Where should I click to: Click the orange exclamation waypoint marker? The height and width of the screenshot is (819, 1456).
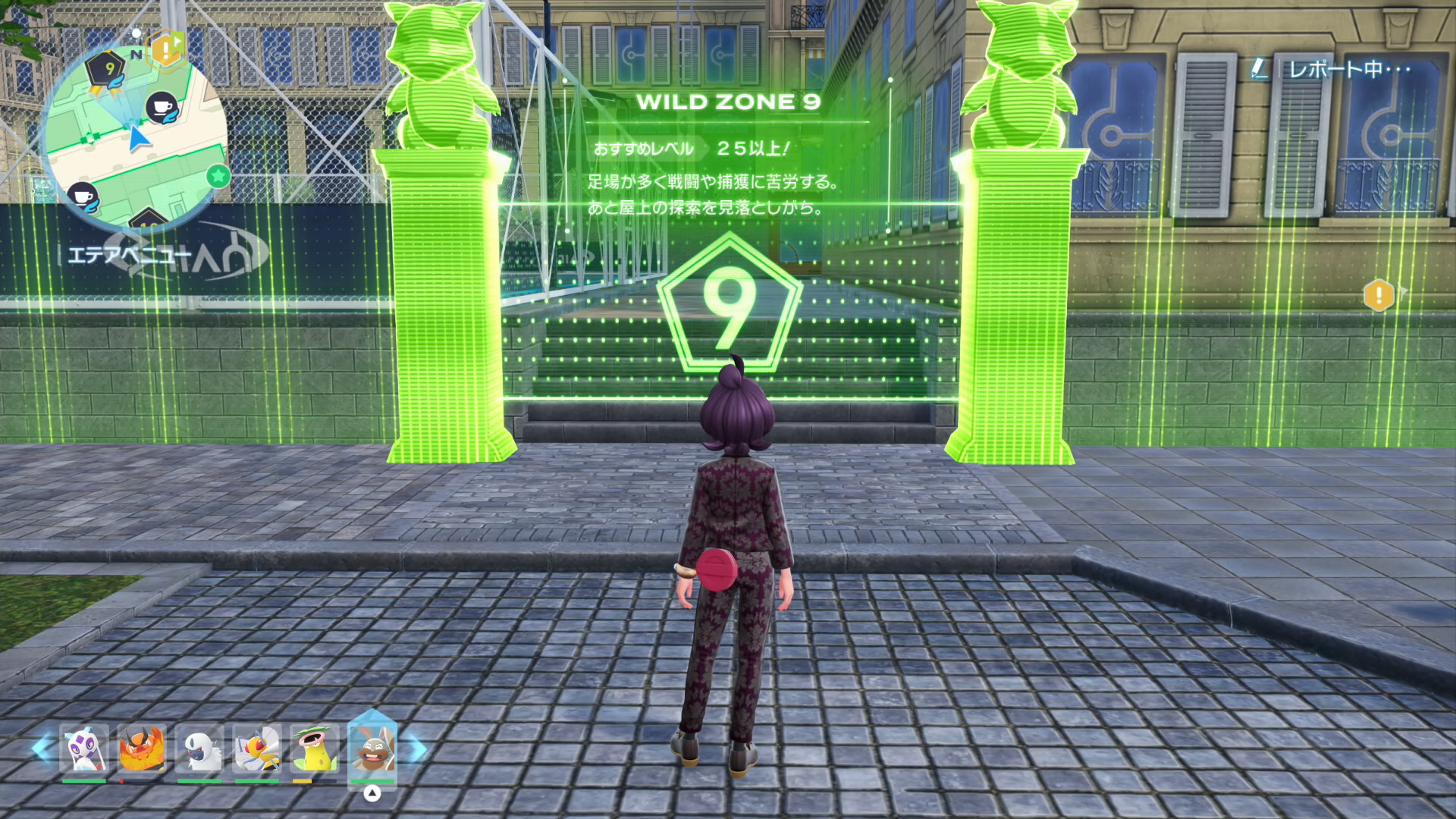[1378, 294]
